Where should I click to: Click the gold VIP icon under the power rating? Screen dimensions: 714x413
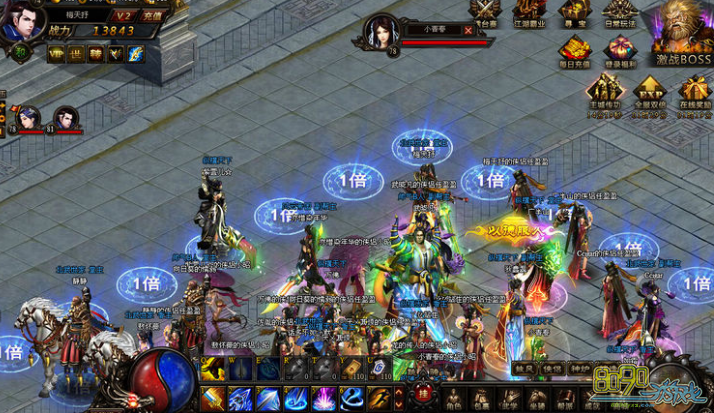coord(56,54)
